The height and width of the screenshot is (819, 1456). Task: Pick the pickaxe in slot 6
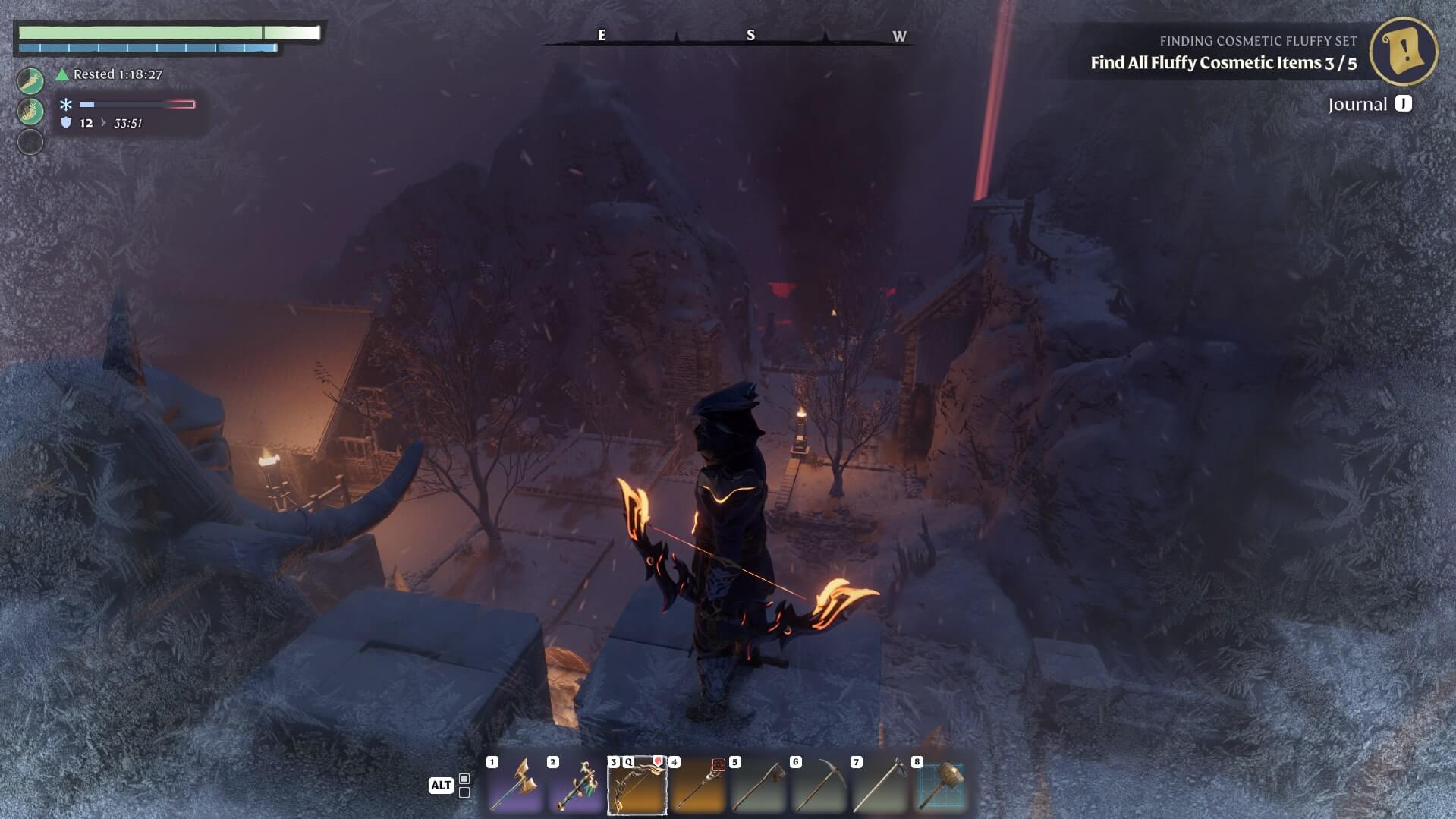click(x=819, y=785)
